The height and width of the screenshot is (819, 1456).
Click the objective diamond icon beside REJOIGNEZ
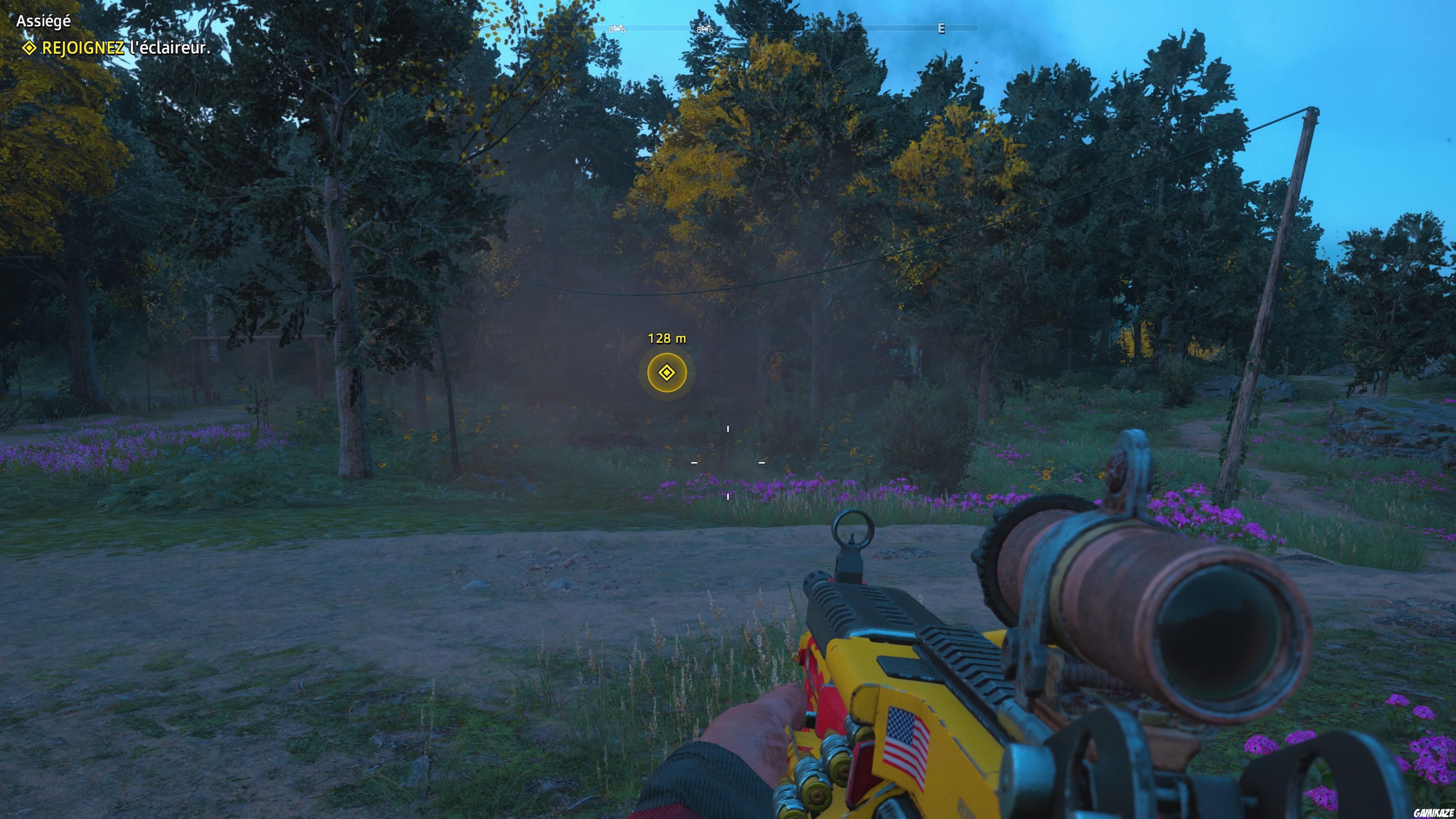click(28, 50)
